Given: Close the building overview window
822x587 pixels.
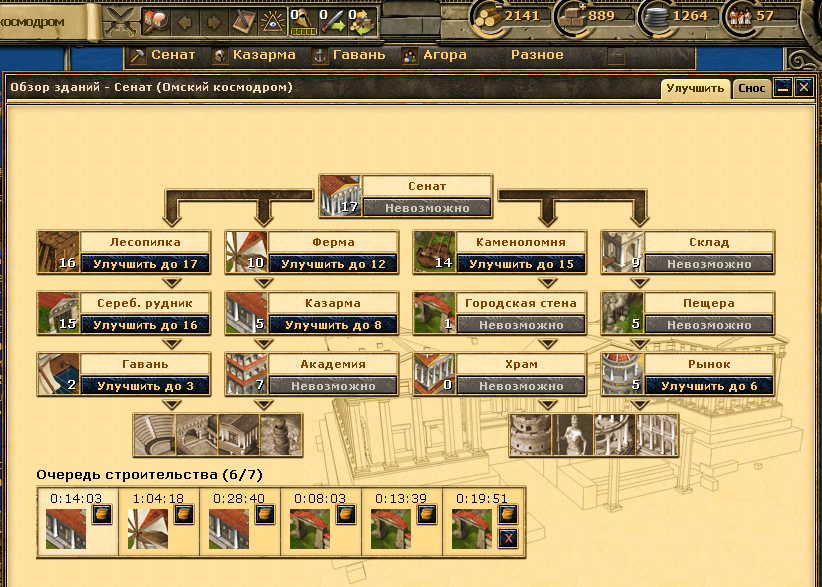Looking at the screenshot, I should [803, 88].
